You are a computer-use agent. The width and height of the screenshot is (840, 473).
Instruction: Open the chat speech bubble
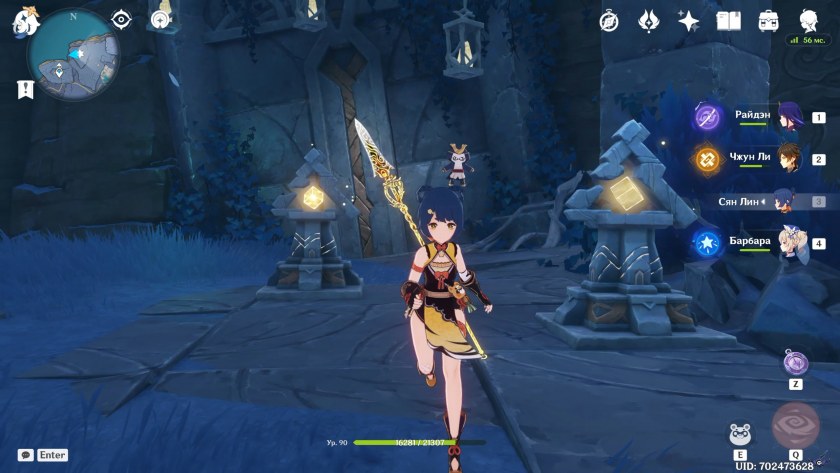25,455
